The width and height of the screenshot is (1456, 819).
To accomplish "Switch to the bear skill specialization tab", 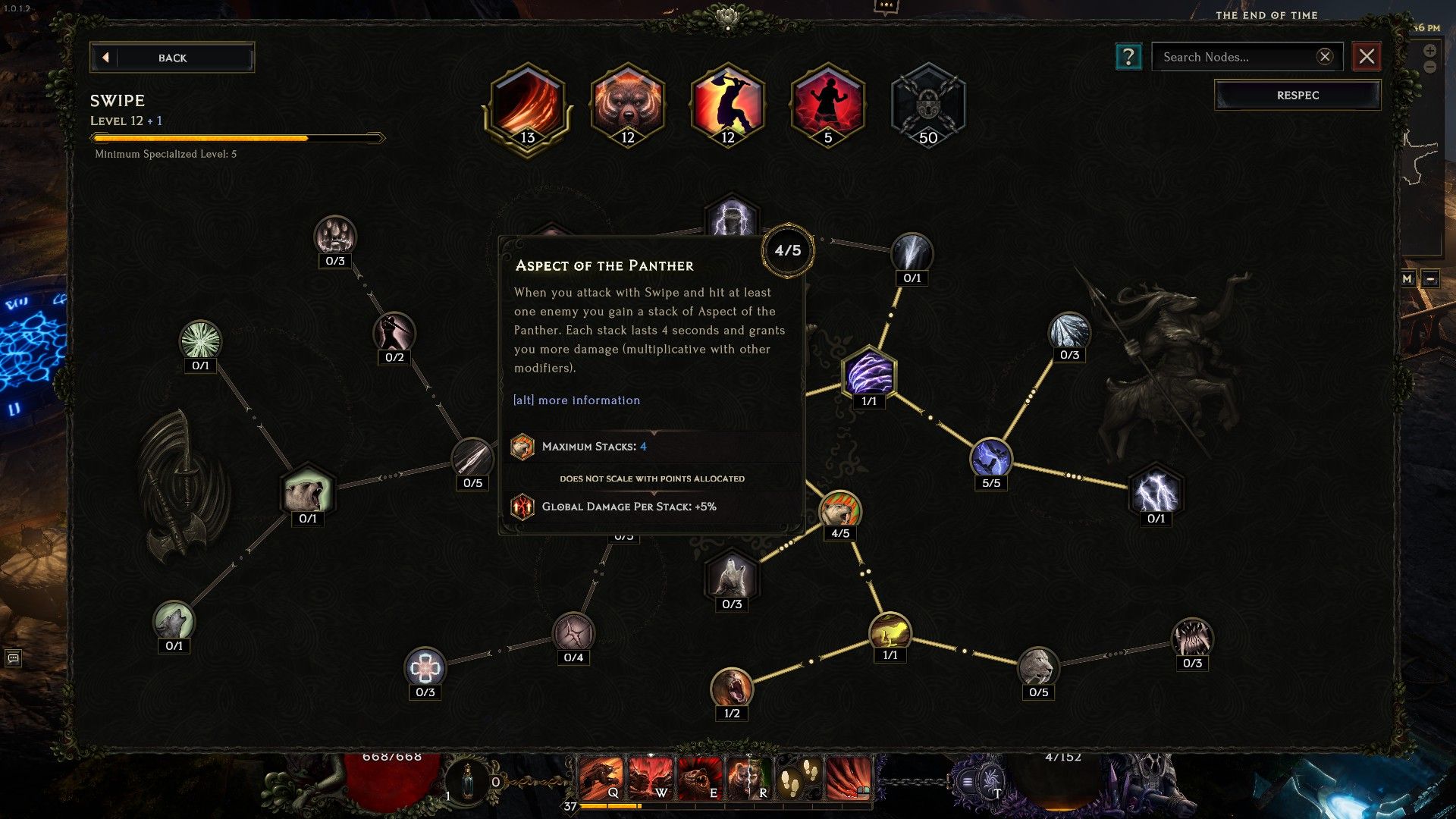I will [x=629, y=106].
